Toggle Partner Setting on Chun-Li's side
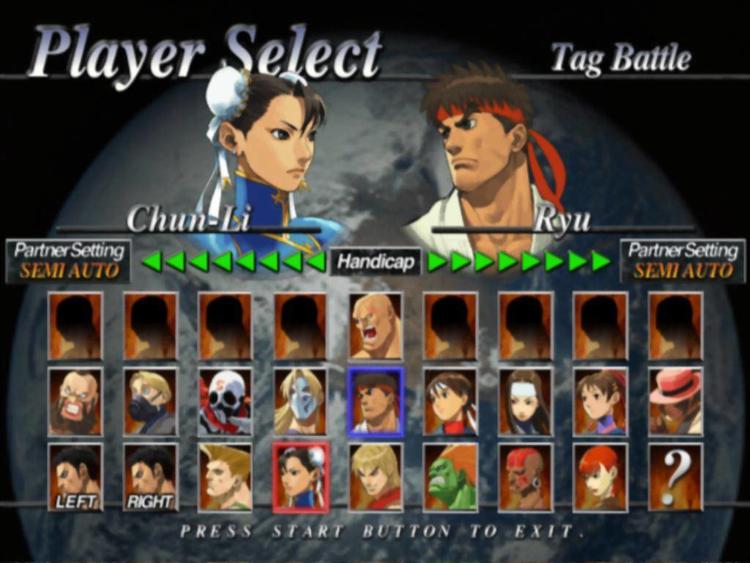The width and height of the screenshot is (750, 563). [x=68, y=260]
